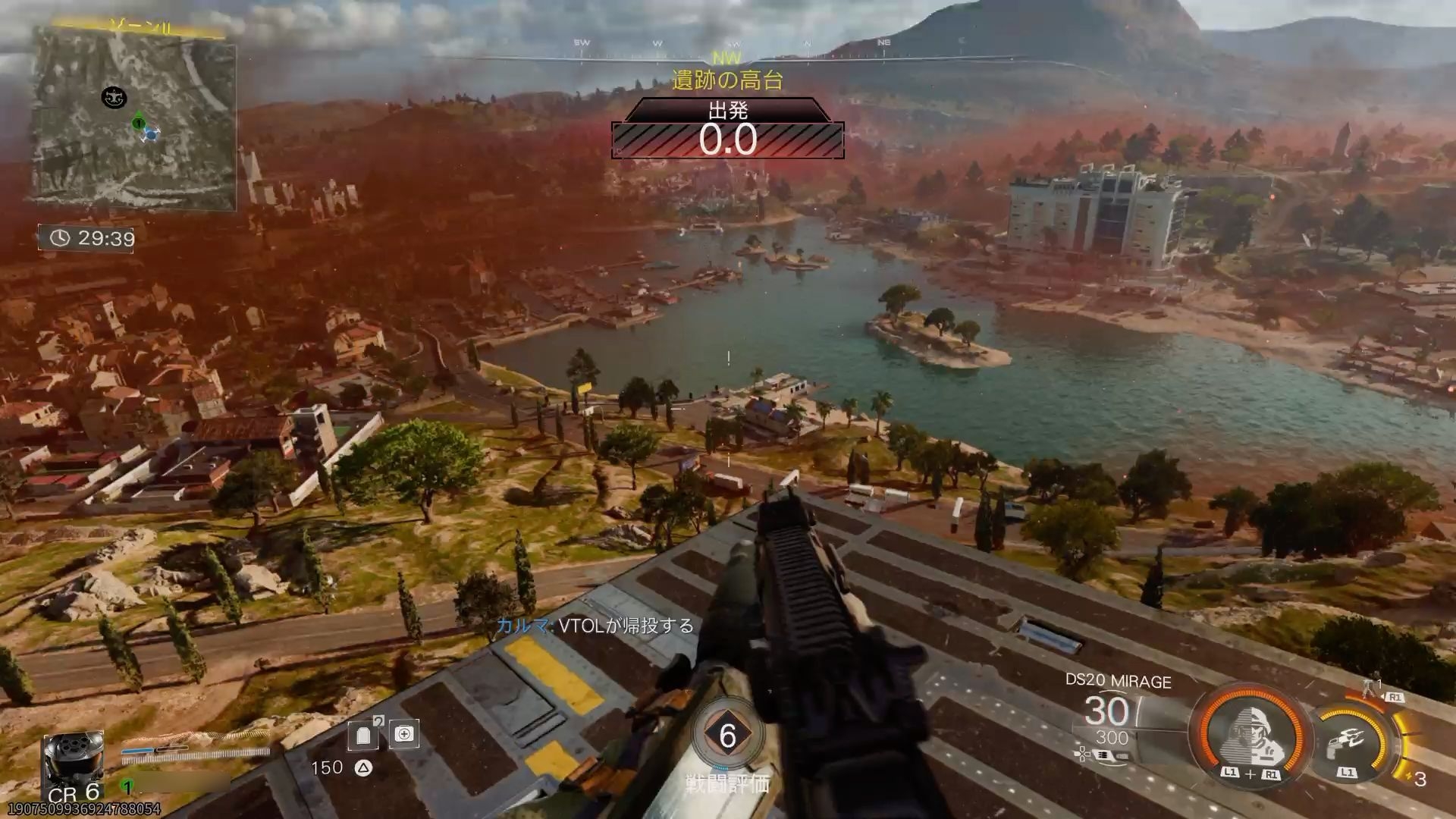Viewport: 1456px width, 819px height.
Task: Click the combat rating diamond badge
Action: pyautogui.click(x=727, y=736)
